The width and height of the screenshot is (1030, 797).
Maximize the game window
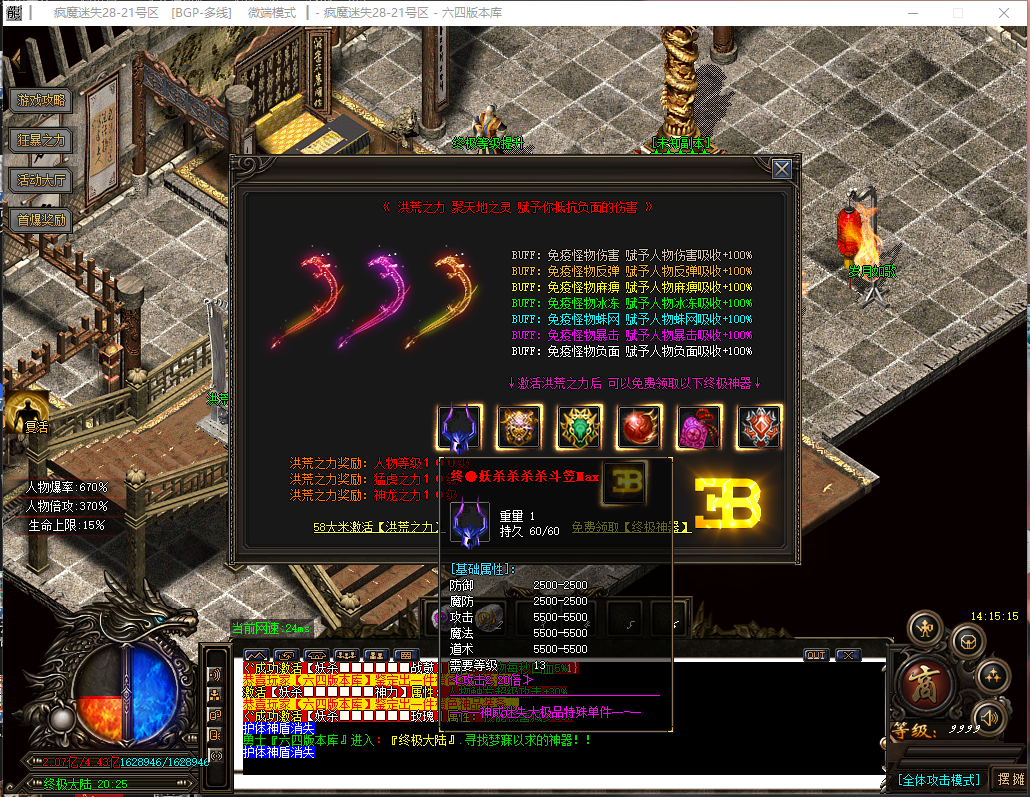[958, 12]
